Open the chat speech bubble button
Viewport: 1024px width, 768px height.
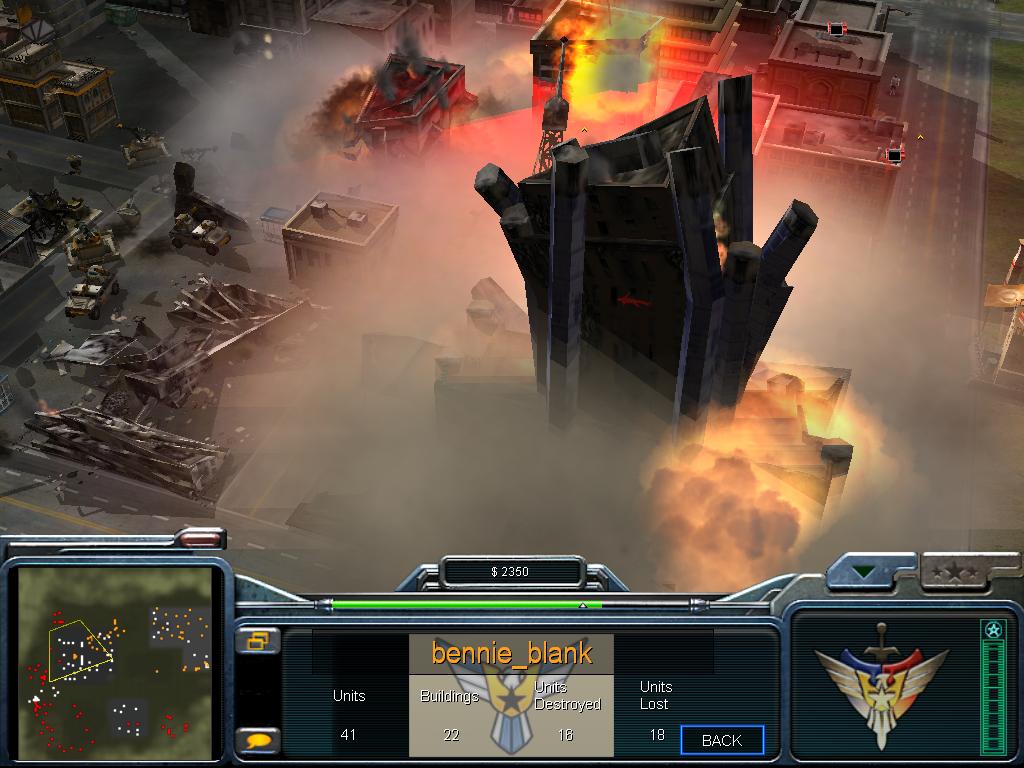[x=258, y=741]
